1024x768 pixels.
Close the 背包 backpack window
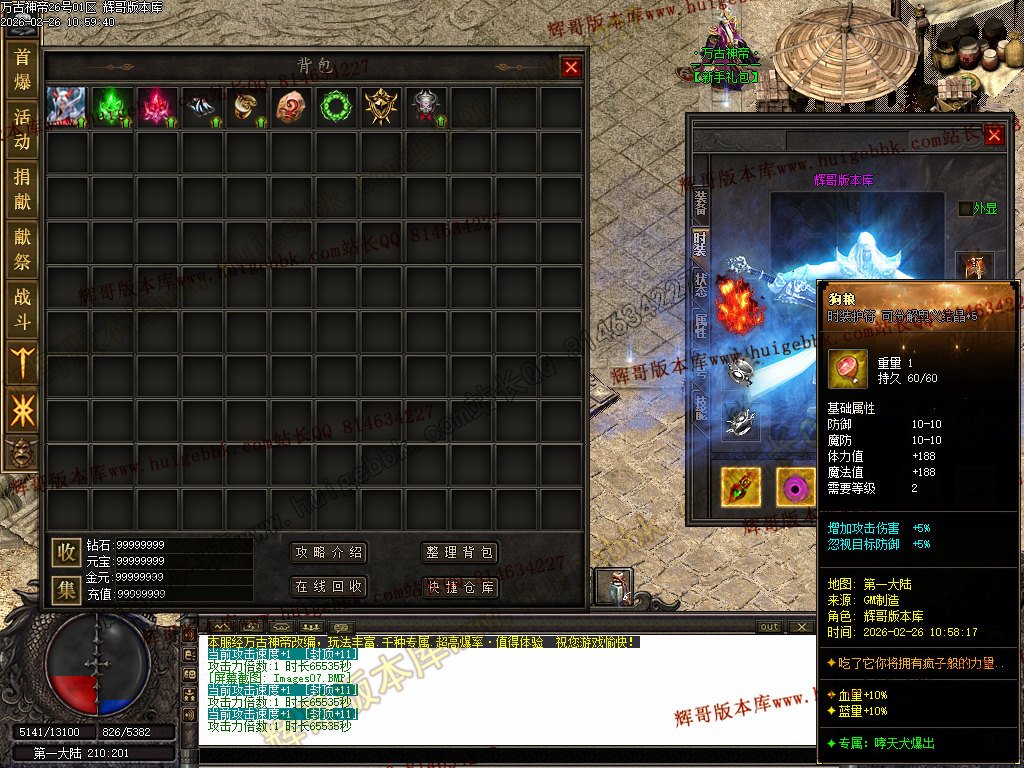(571, 67)
